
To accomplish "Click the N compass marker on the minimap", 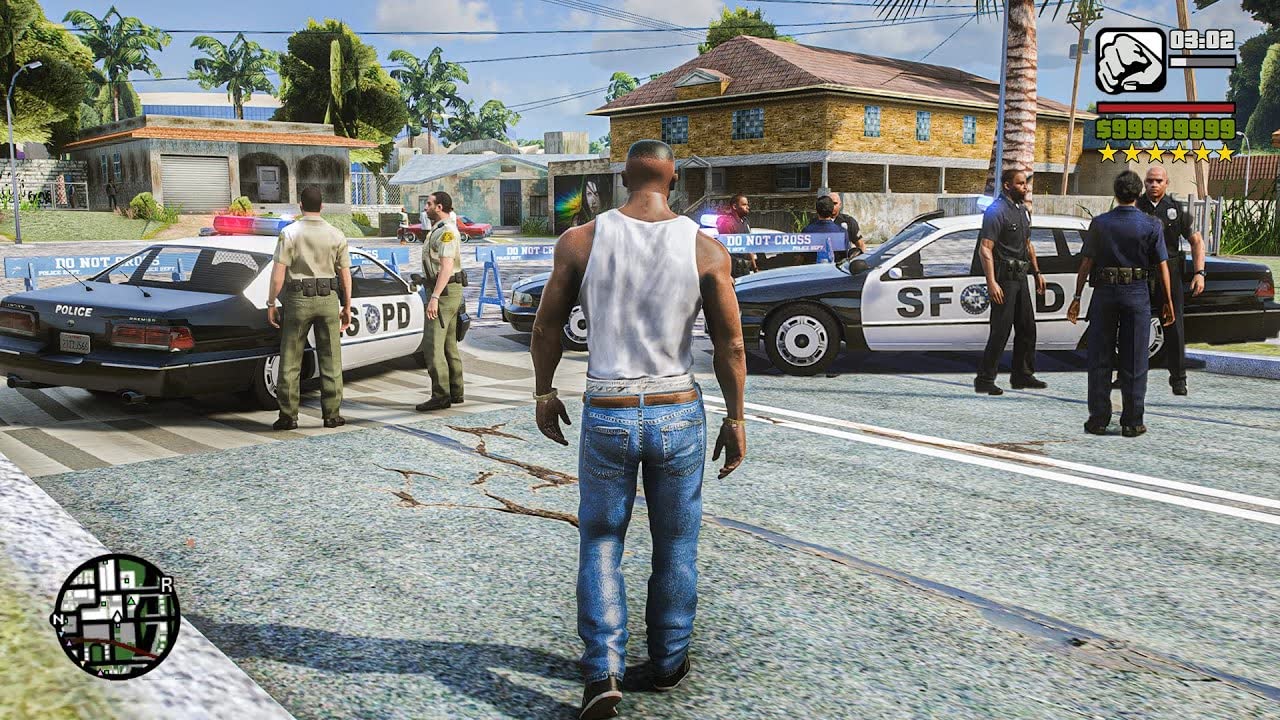I will [57, 619].
